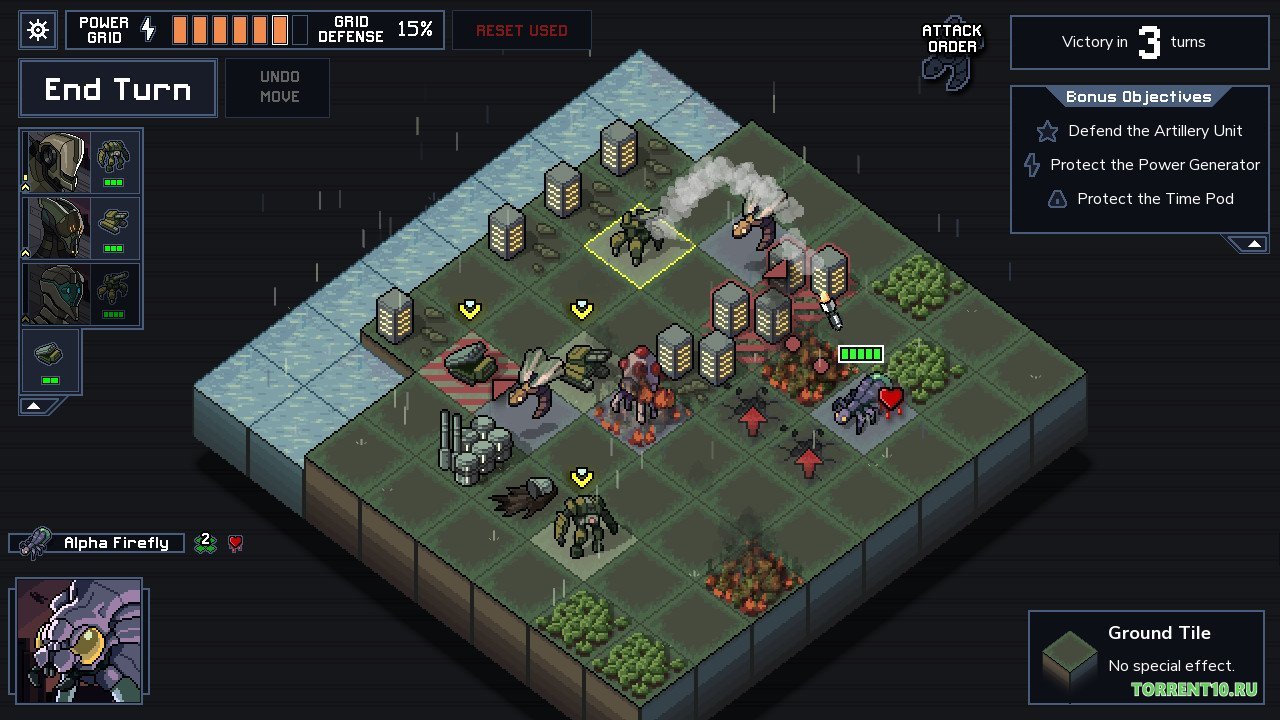Open the settings gear menu
The width and height of the screenshot is (1280, 720).
tap(38, 30)
